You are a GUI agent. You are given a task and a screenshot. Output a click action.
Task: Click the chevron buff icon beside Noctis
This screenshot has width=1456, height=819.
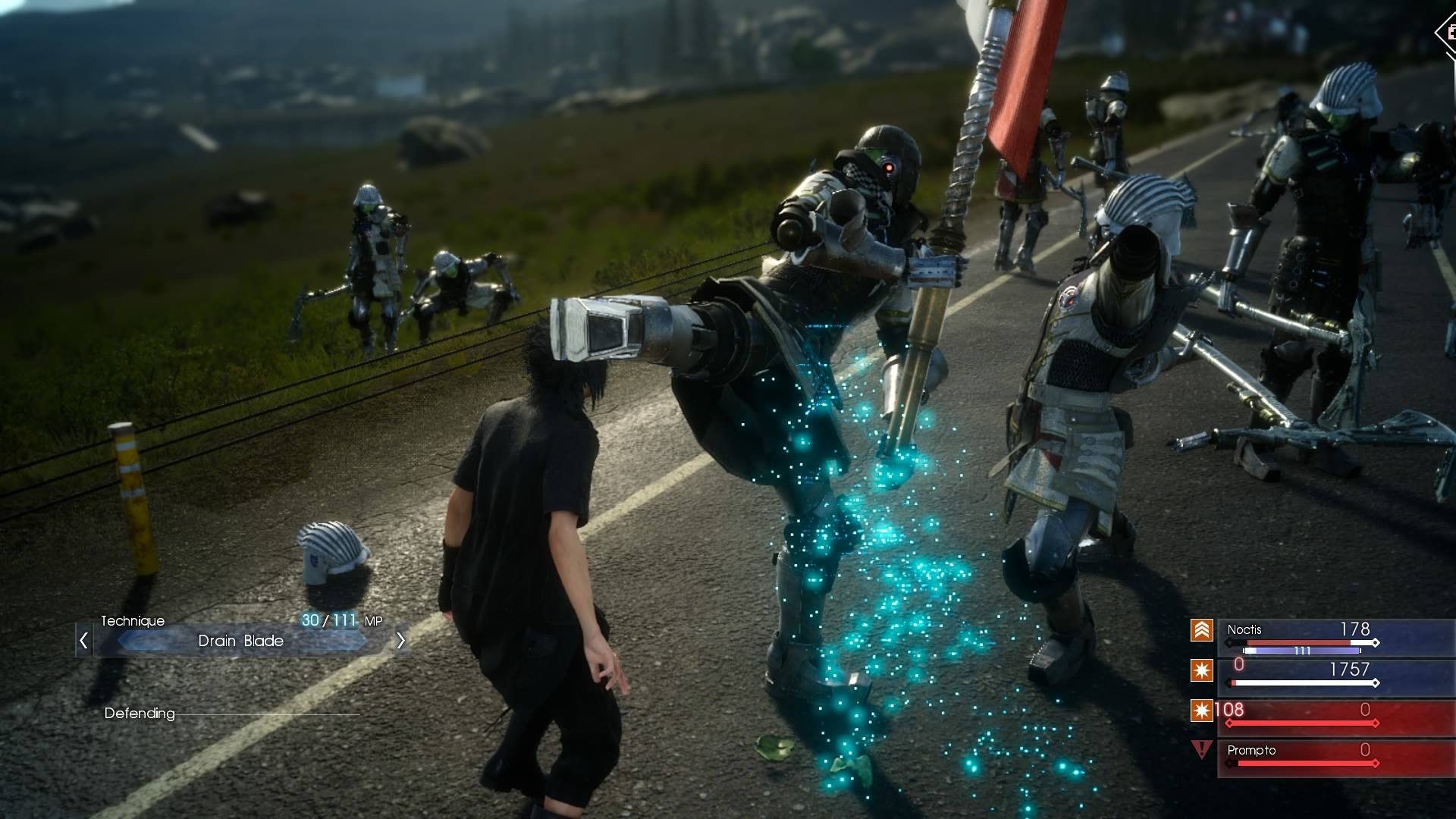1201,630
